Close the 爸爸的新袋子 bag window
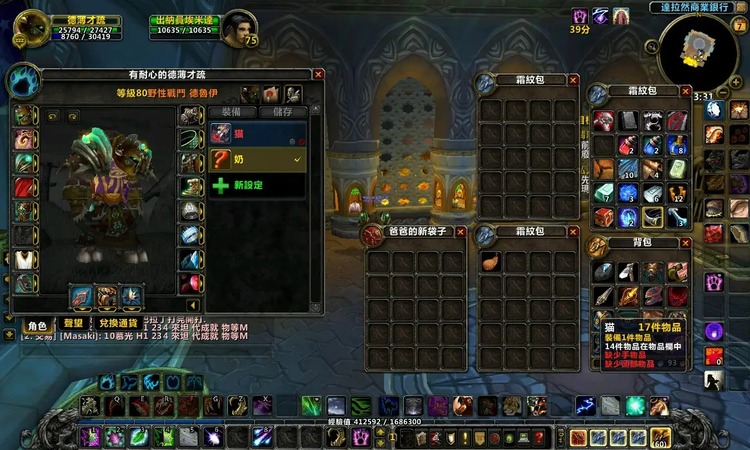 coord(461,231)
